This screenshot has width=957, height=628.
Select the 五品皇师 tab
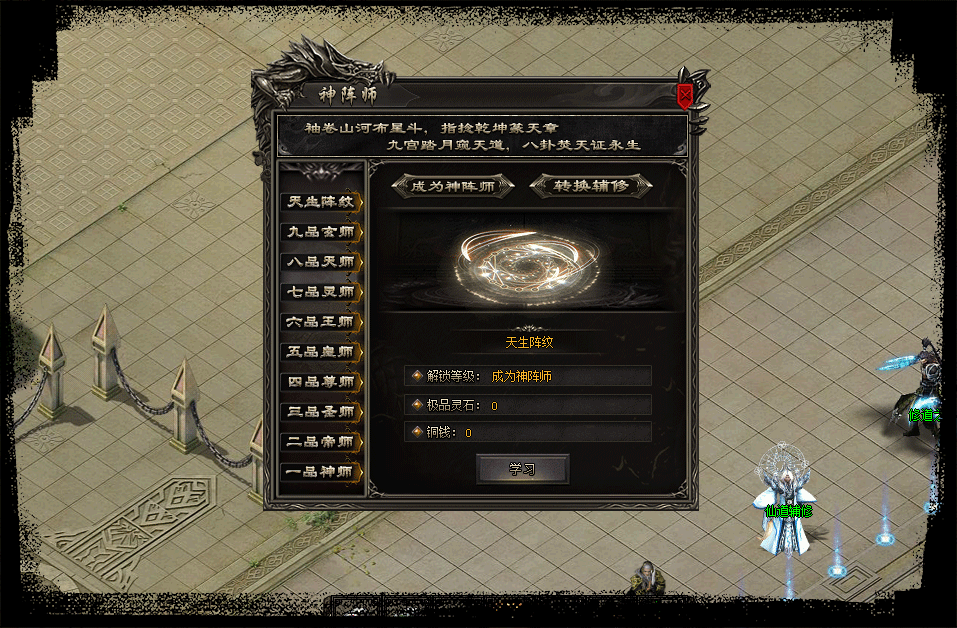point(321,352)
